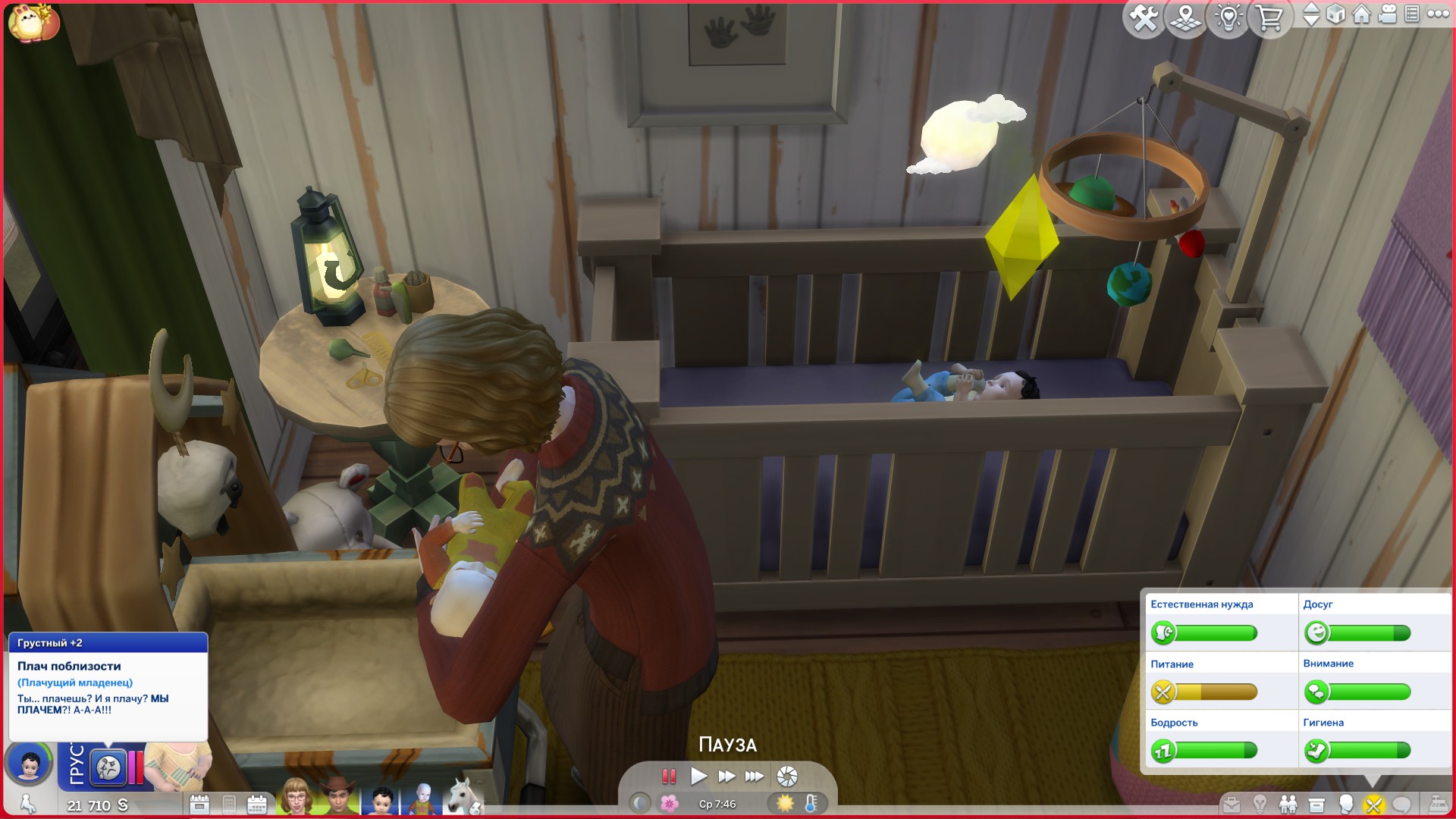Viewport: 1456px width, 819px height.
Task: Set game speed to ultra speed
Action: [x=755, y=776]
